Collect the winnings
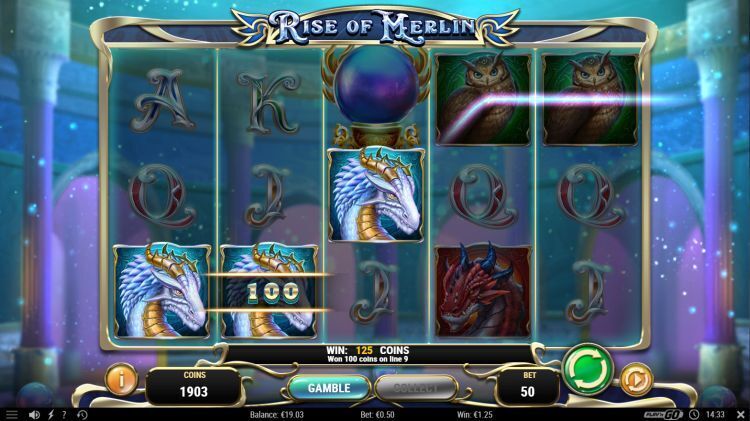Viewport: 750px width, 421px height. pyautogui.click(x=417, y=387)
